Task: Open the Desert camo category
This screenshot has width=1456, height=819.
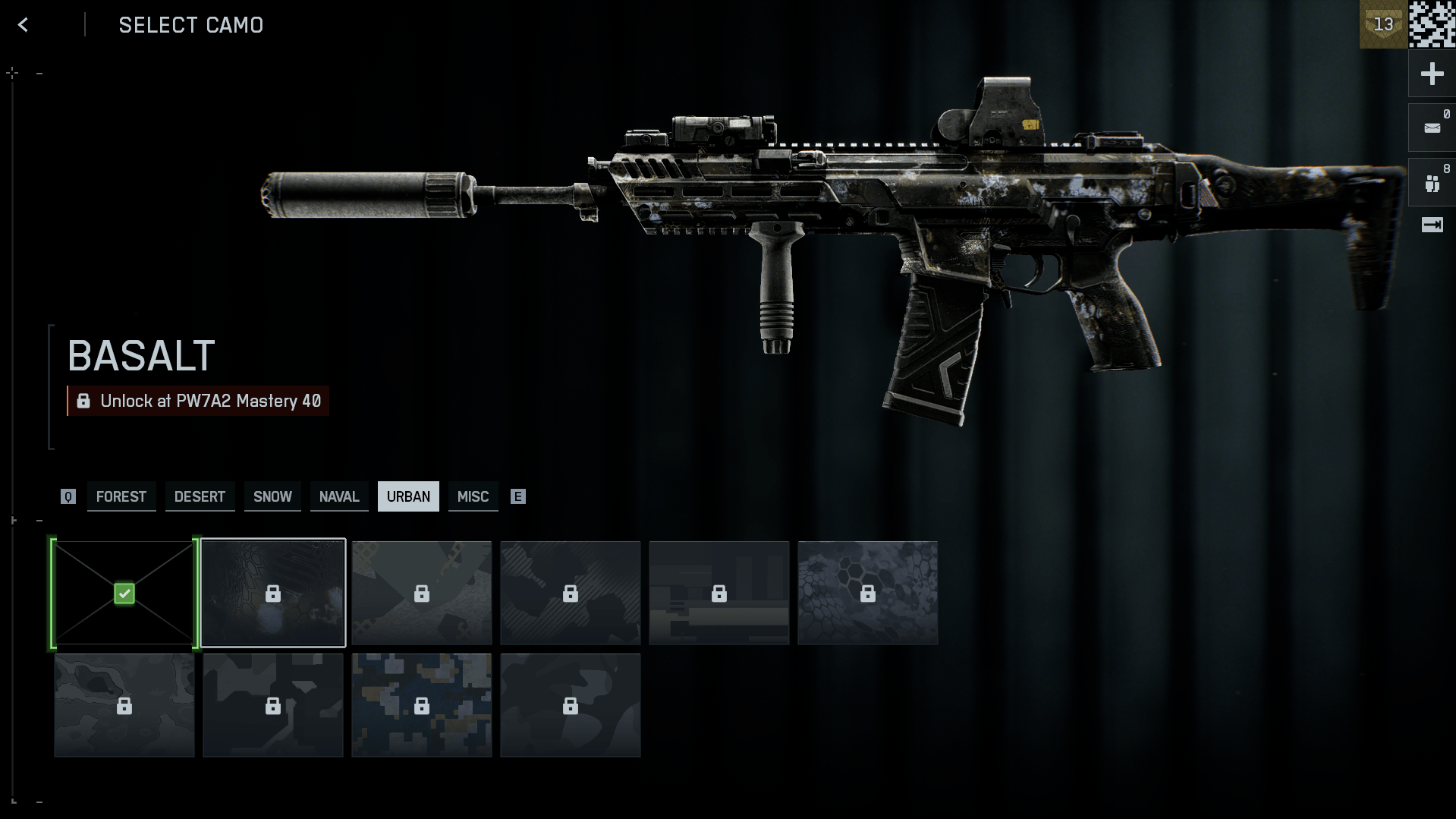Action: [x=200, y=496]
